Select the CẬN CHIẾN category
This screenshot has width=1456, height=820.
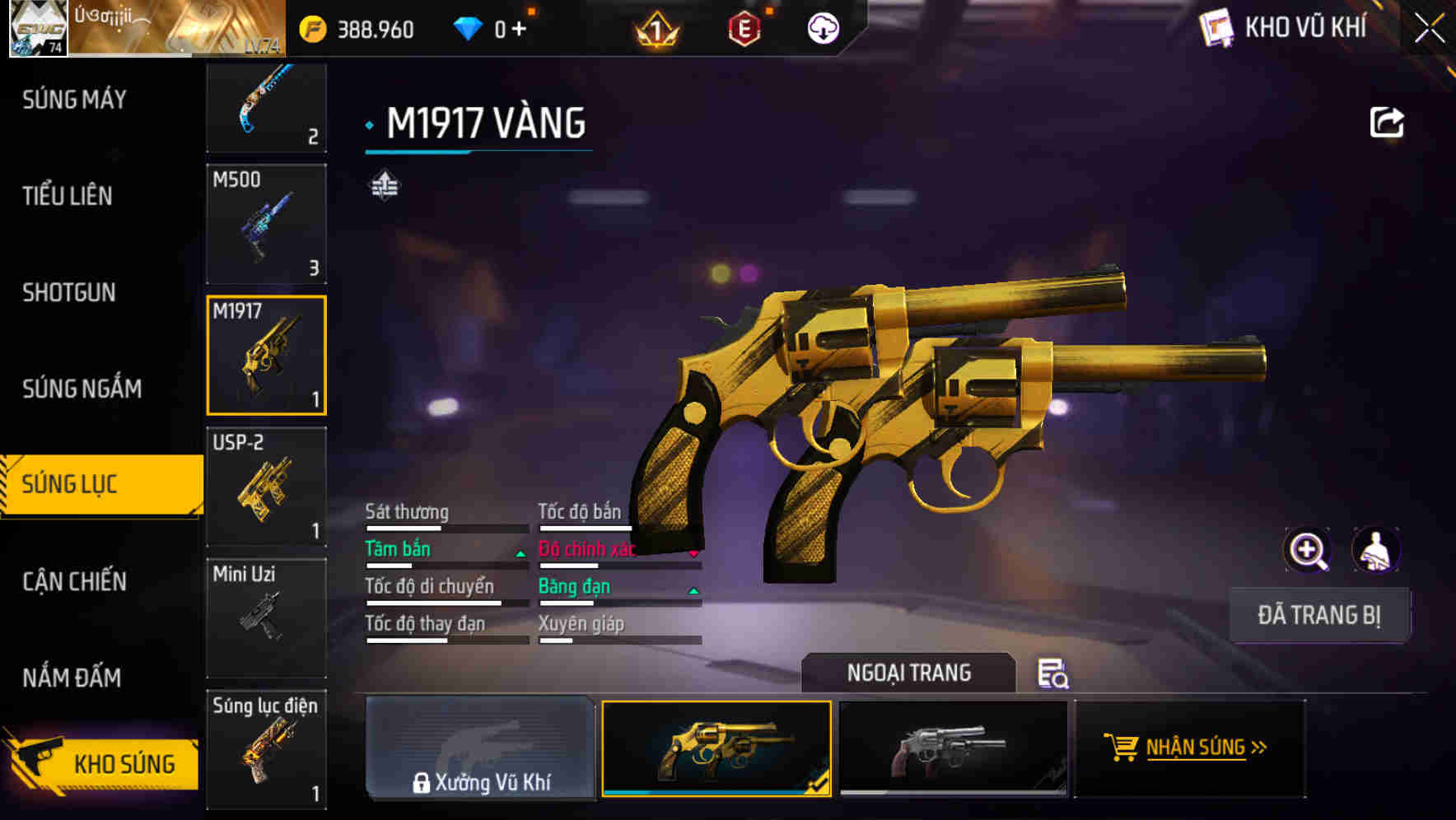click(76, 582)
